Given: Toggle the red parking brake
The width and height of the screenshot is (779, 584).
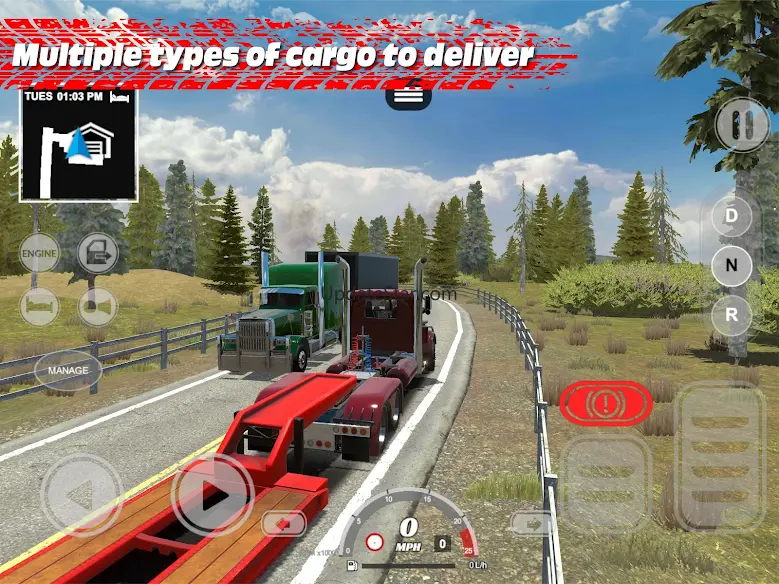Looking at the screenshot, I should tap(605, 404).
